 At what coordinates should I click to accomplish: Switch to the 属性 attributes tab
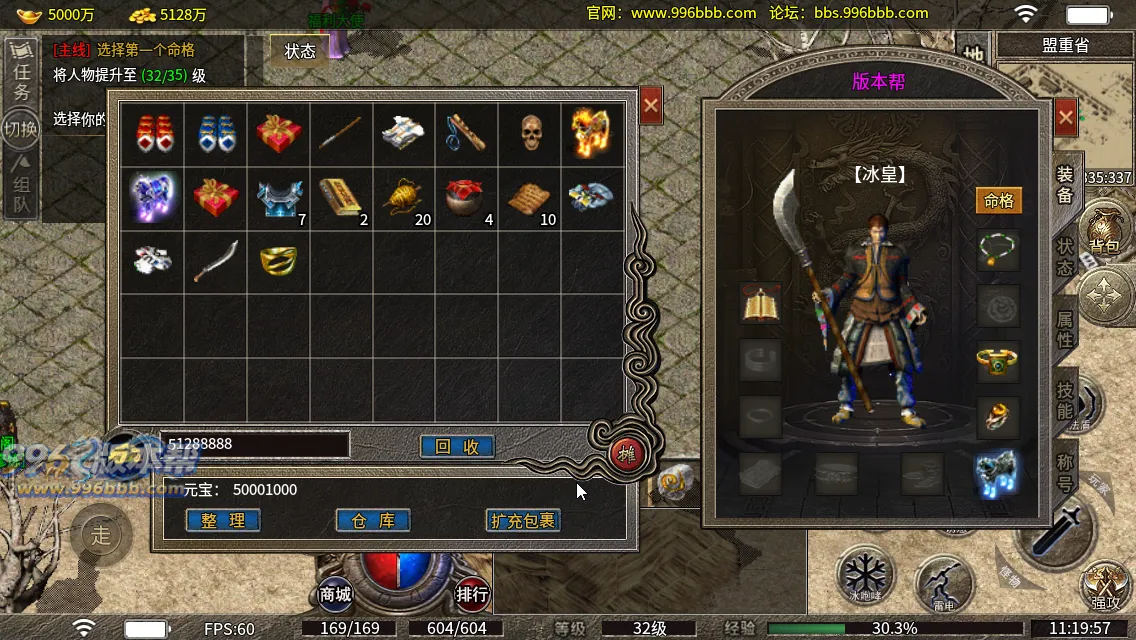click(1066, 328)
